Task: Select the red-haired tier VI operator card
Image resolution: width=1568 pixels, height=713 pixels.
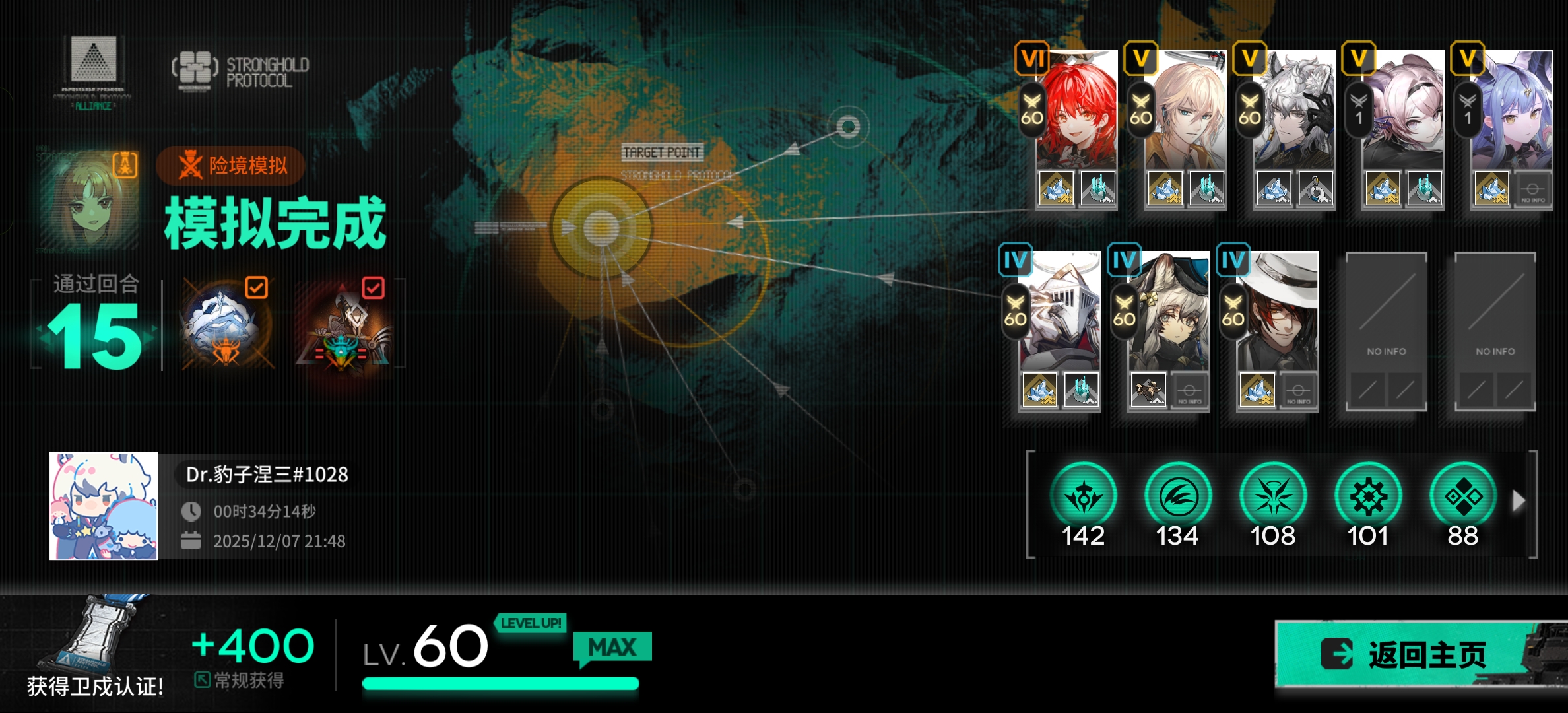Action: click(1076, 112)
